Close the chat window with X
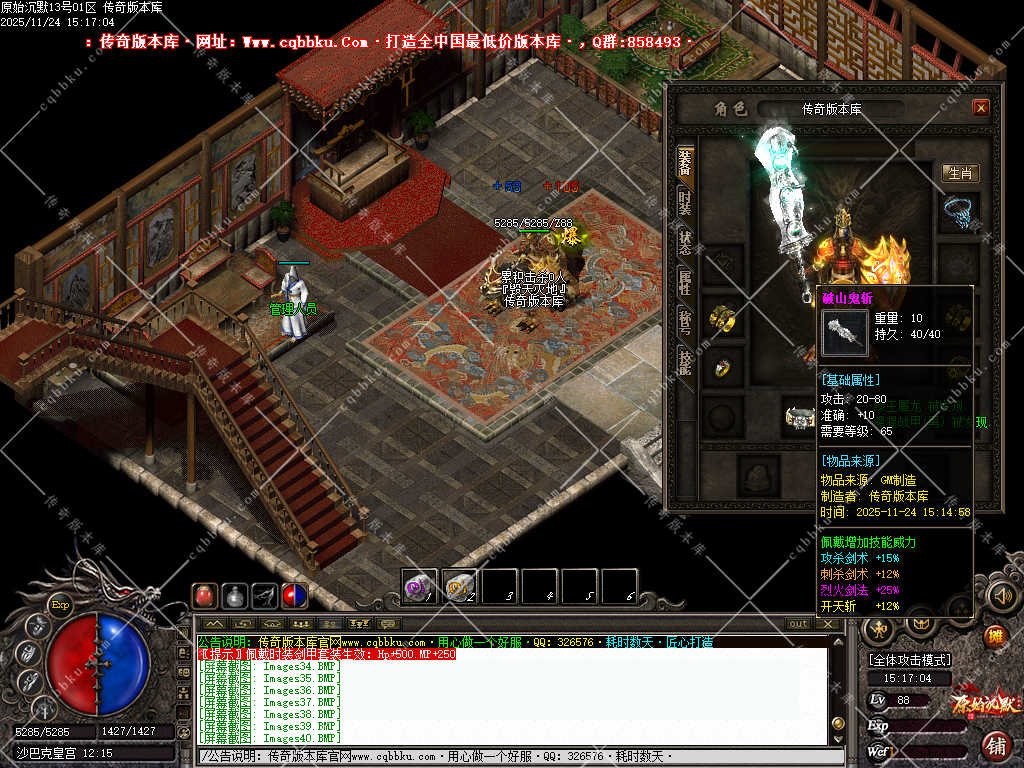The height and width of the screenshot is (768, 1024). pos(827,623)
